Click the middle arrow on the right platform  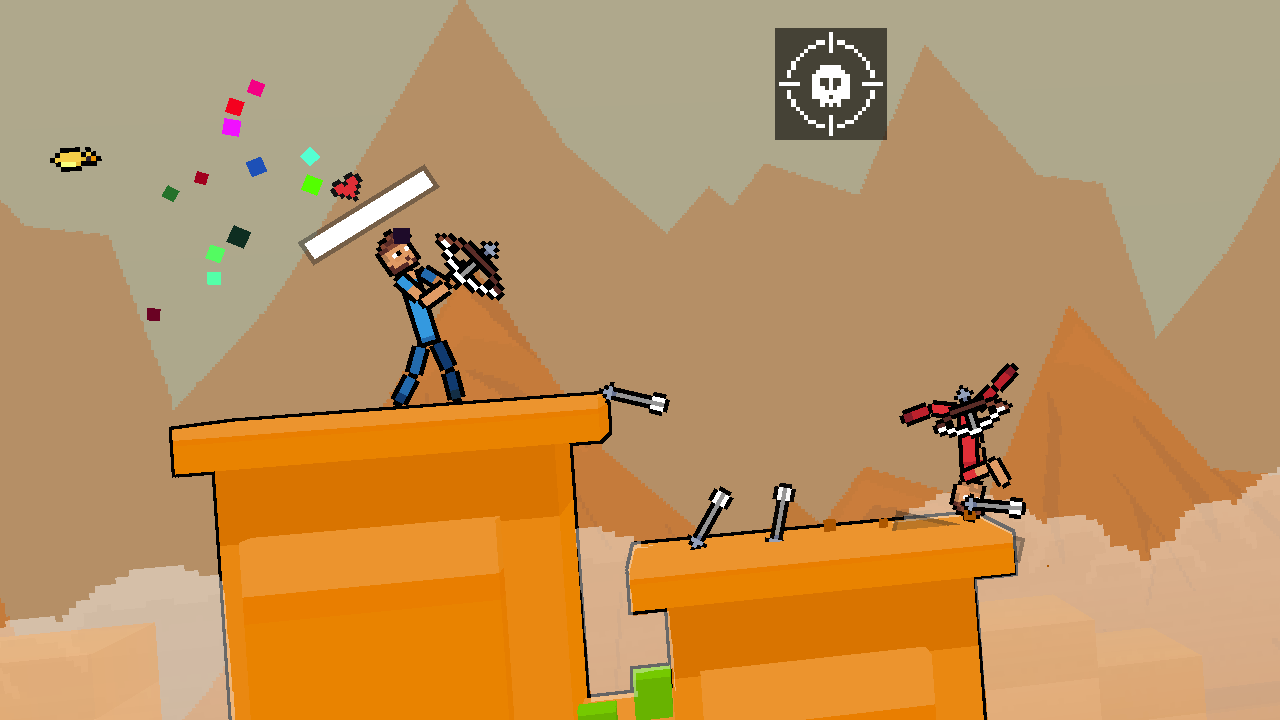click(x=780, y=515)
